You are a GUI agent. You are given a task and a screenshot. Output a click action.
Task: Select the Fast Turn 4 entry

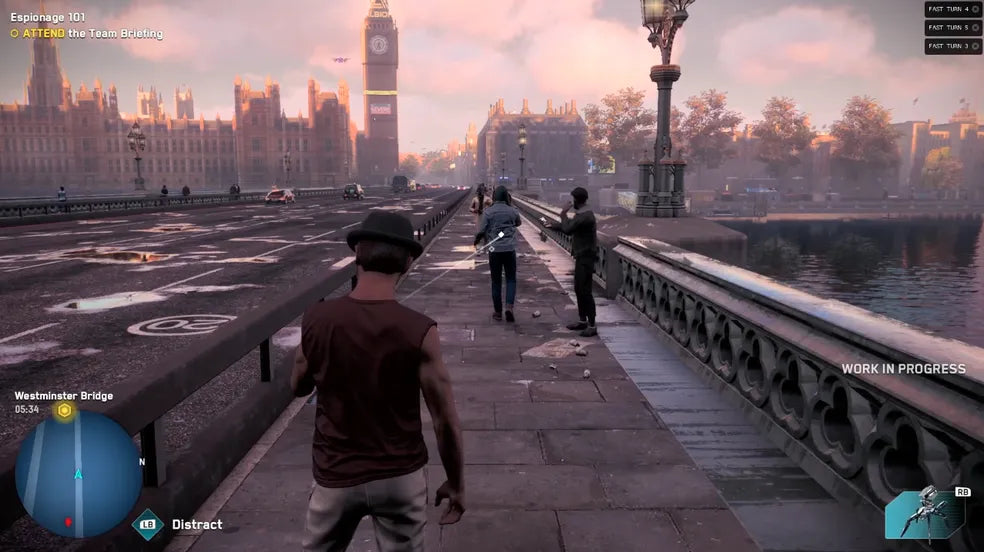point(953,9)
